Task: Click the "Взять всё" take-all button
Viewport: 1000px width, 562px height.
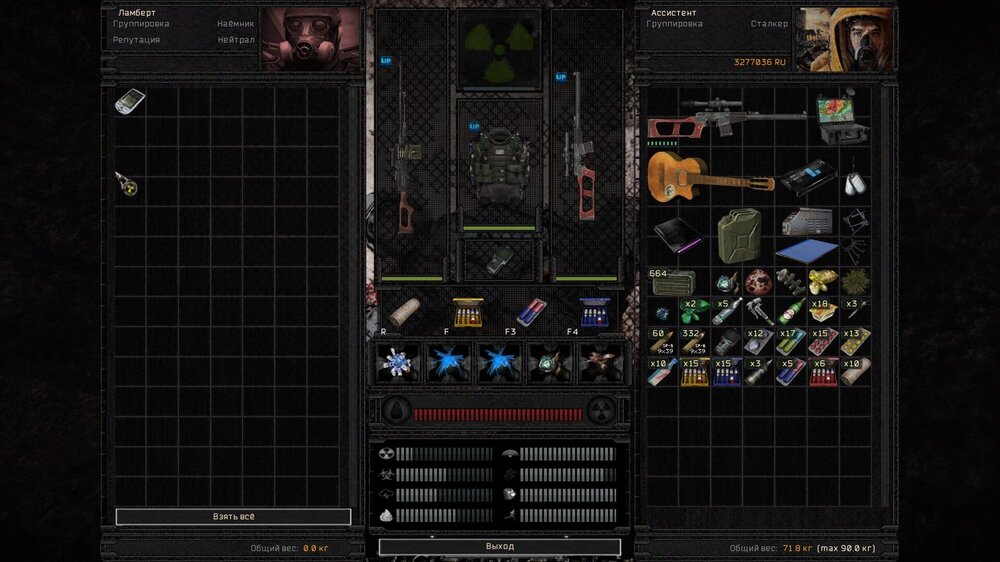Action: pyautogui.click(x=233, y=517)
